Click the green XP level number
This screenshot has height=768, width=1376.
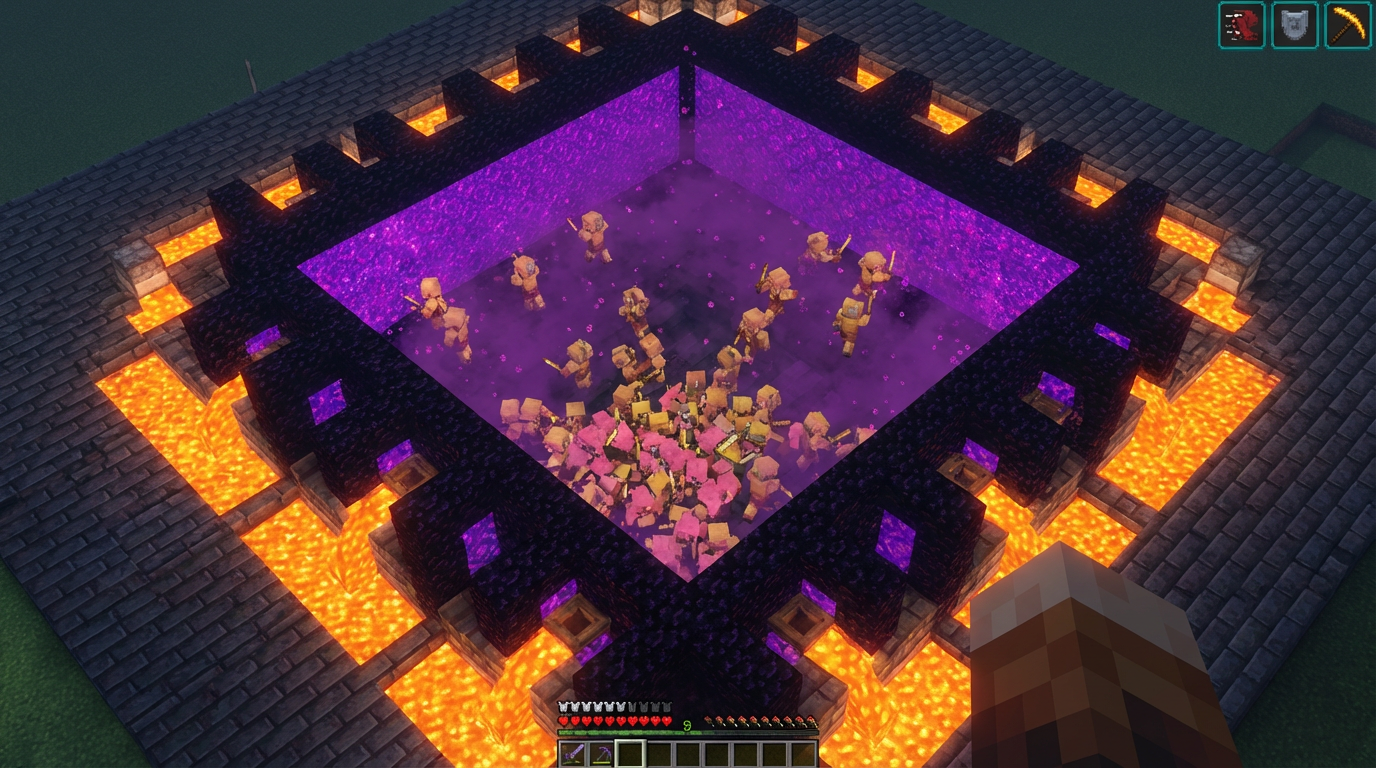[x=687, y=724]
